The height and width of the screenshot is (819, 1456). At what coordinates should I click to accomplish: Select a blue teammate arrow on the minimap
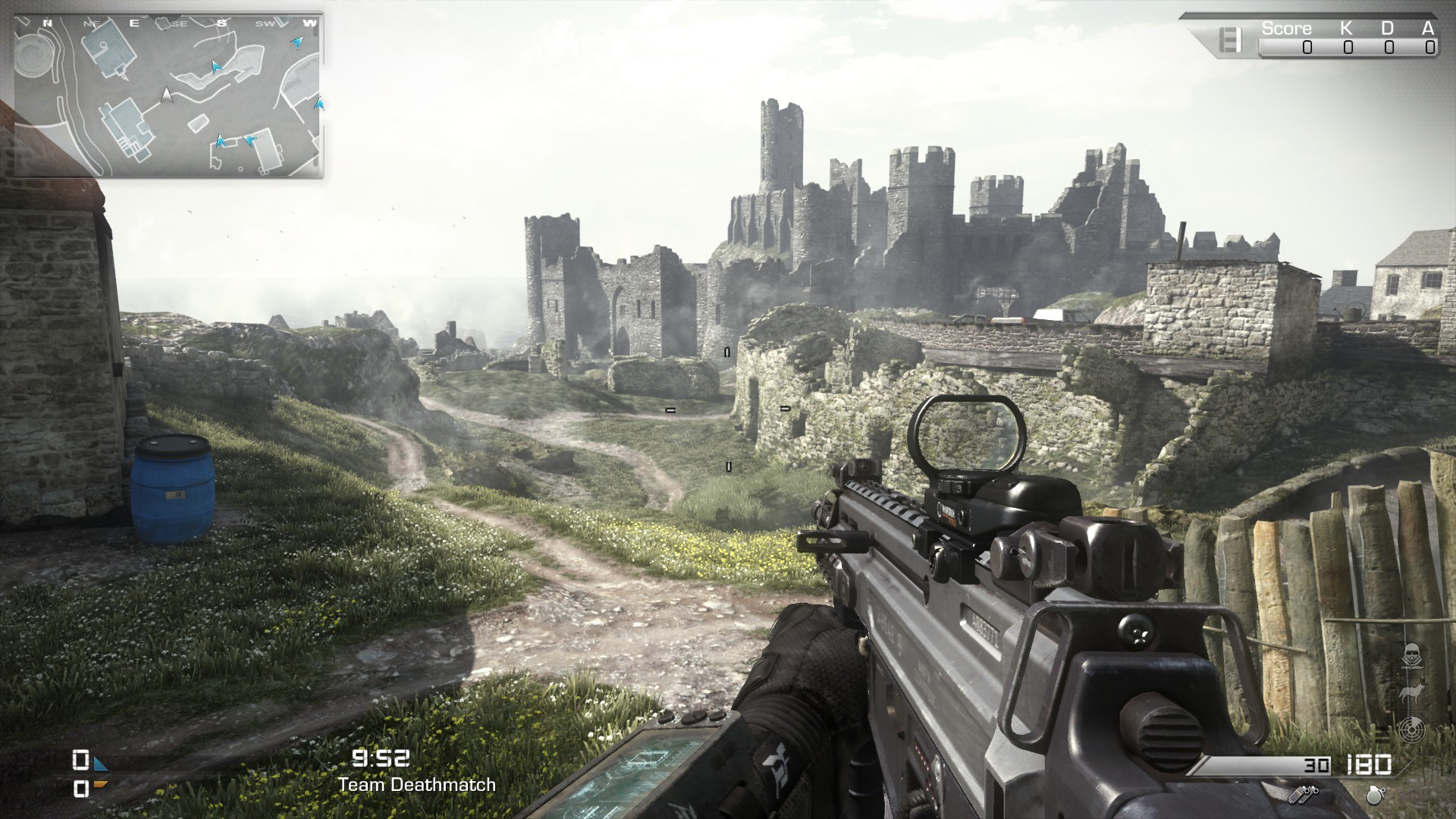215,67
